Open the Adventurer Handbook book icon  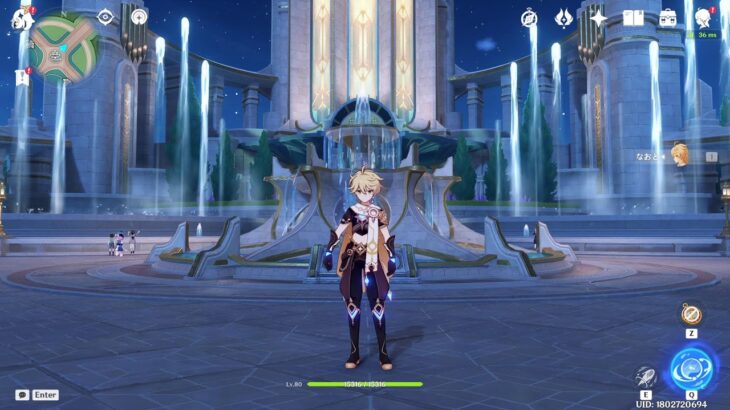point(632,18)
